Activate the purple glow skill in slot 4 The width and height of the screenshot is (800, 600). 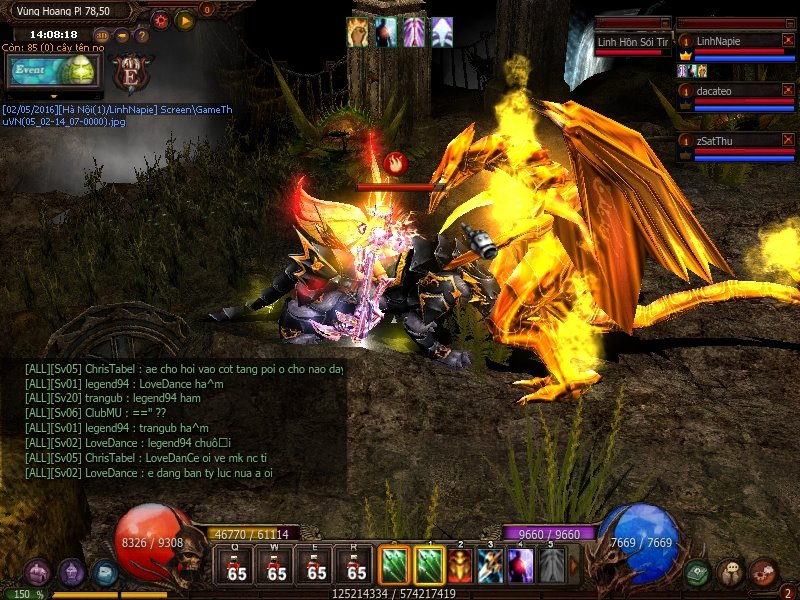[x=520, y=565]
